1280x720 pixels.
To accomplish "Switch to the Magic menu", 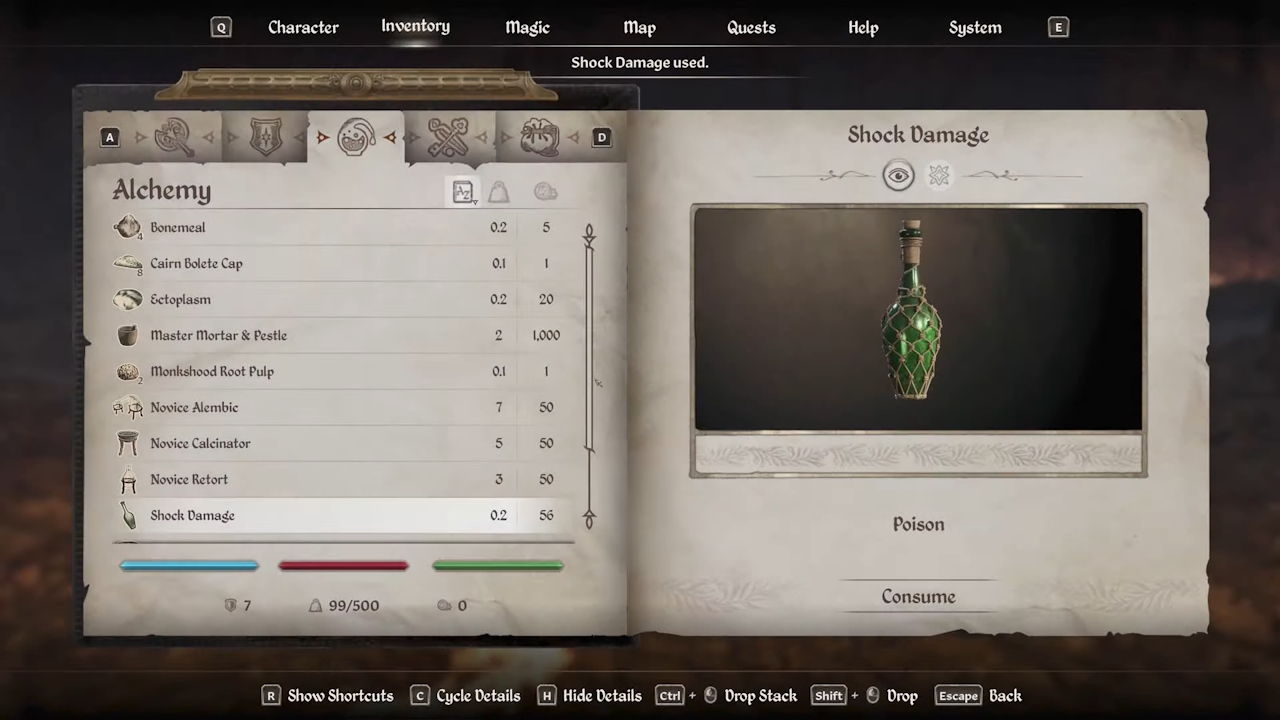I will (x=527, y=27).
